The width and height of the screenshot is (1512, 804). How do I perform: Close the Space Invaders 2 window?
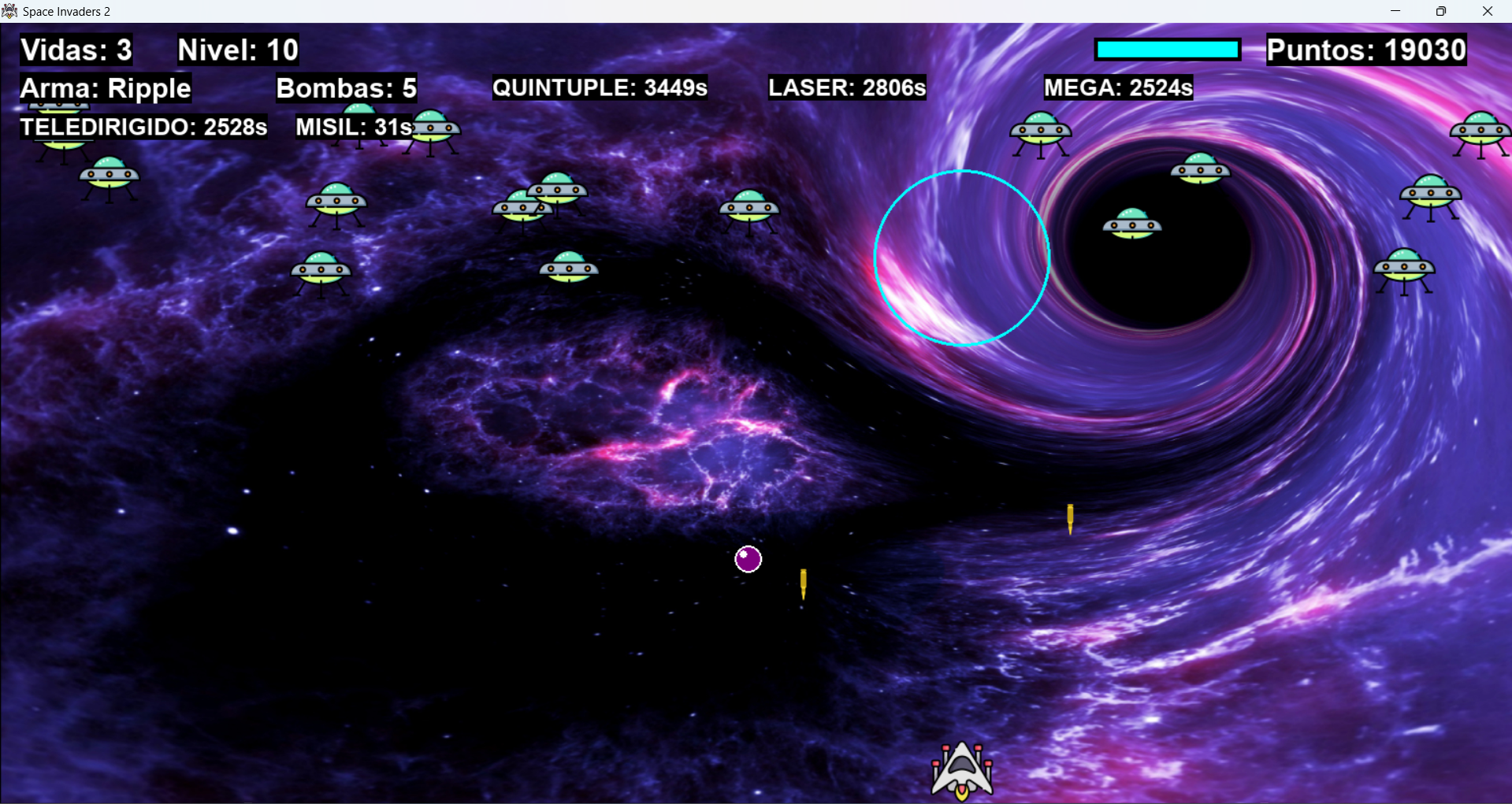1487,11
